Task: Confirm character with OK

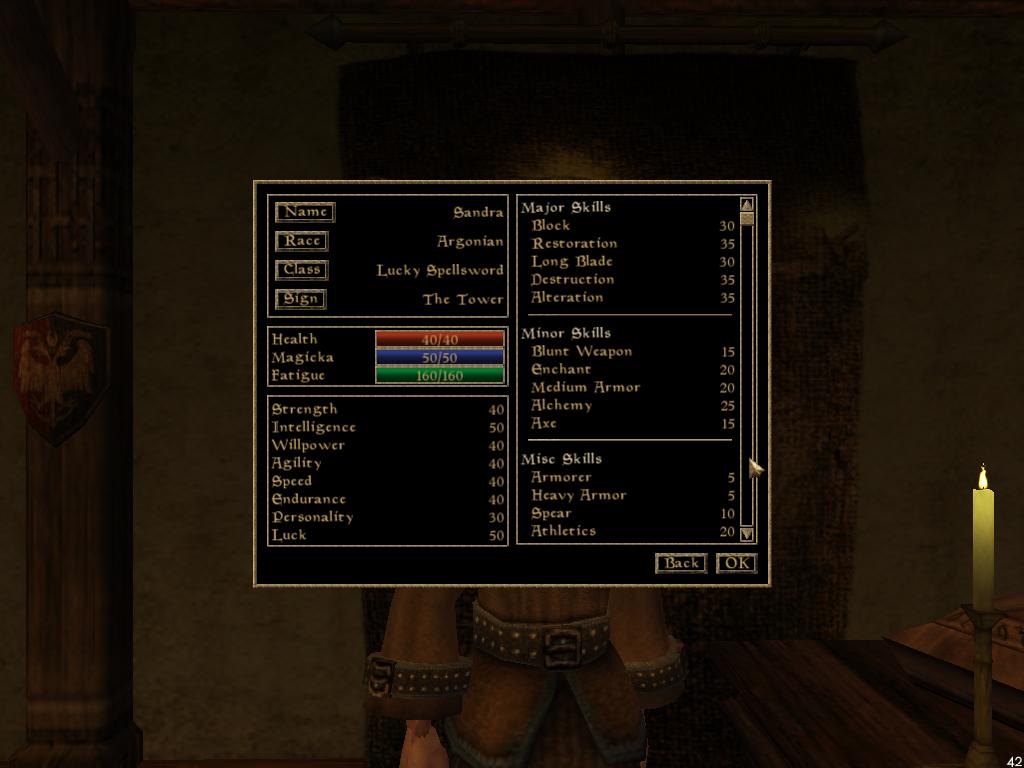Action: coord(737,563)
